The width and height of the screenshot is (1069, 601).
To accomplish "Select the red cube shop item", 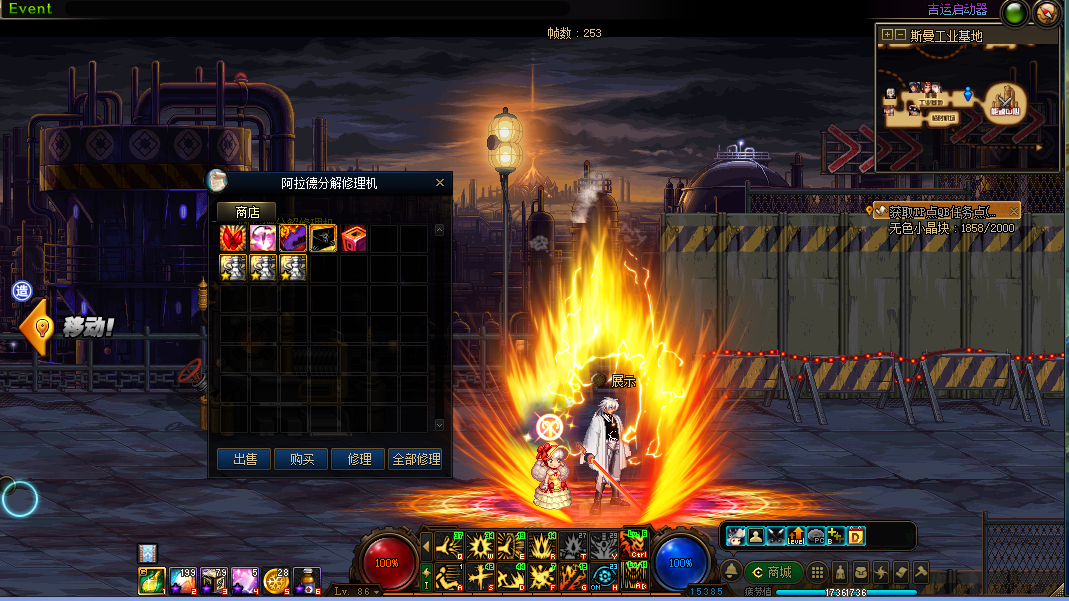I will click(354, 238).
